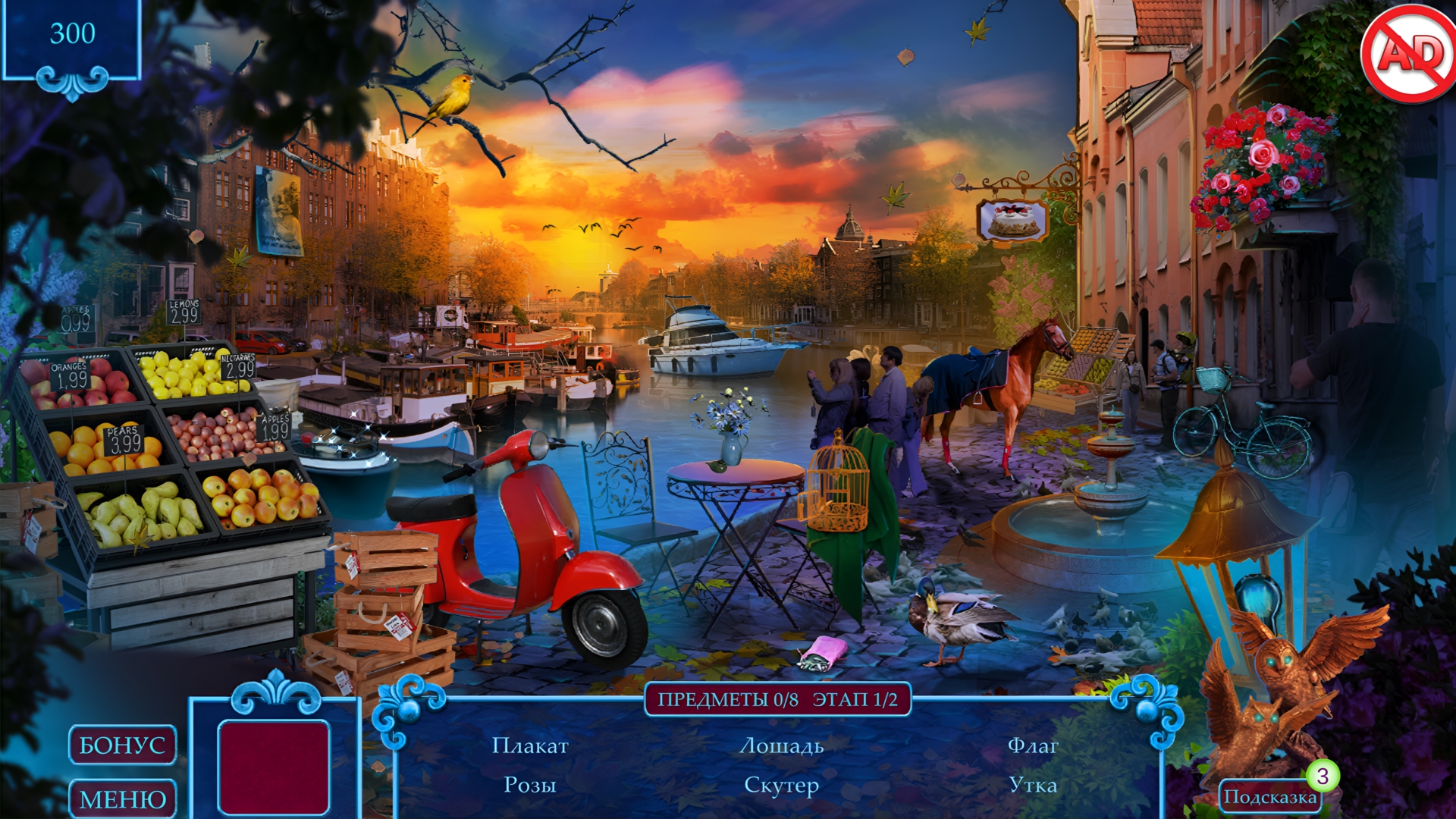Select Плакат from the objects list

(531, 747)
